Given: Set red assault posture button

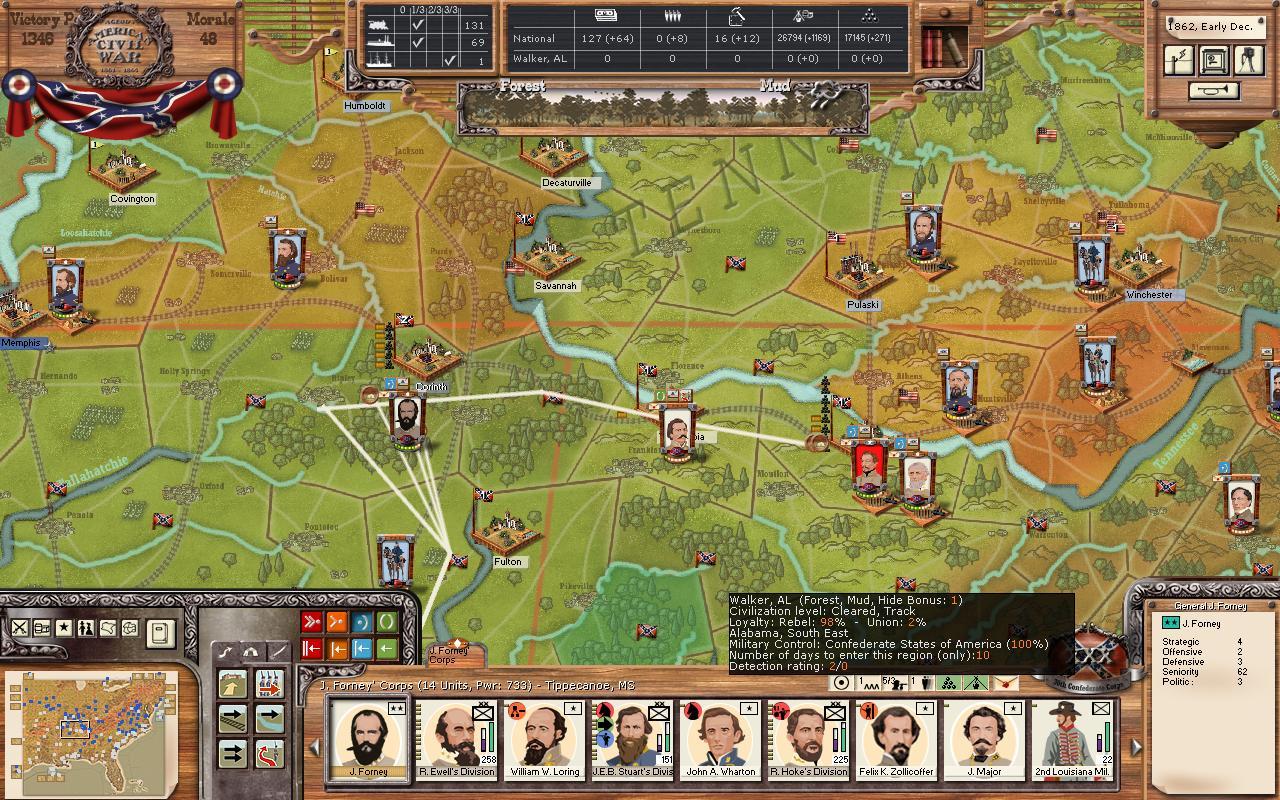Looking at the screenshot, I should pyautogui.click(x=312, y=623).
